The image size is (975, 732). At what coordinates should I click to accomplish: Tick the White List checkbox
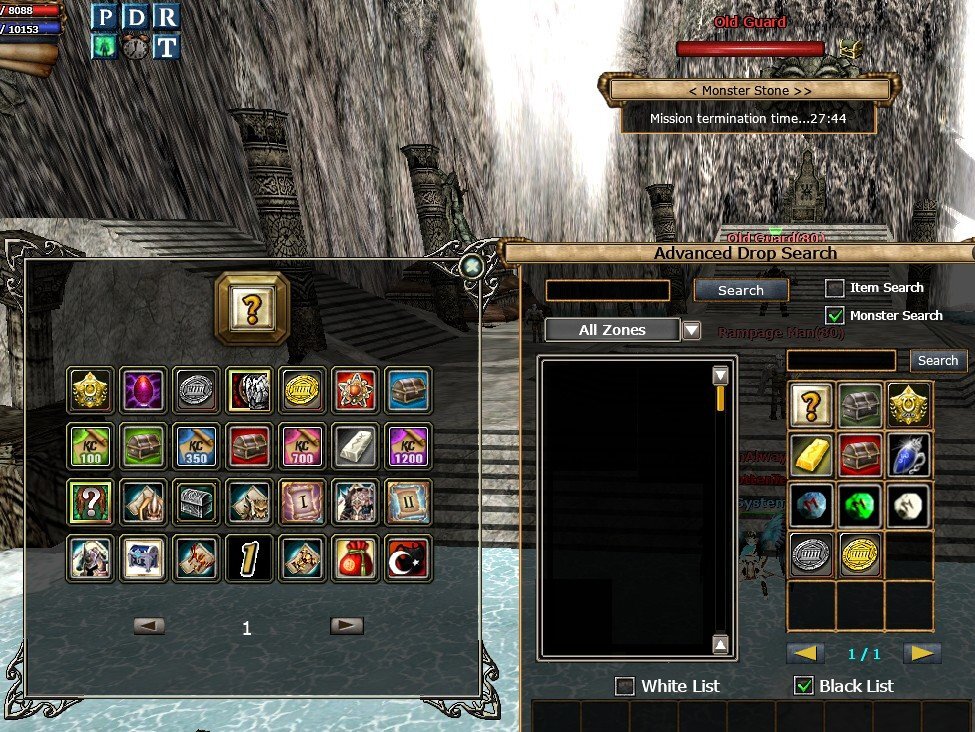pyautogui.click(x=625, y=686)
